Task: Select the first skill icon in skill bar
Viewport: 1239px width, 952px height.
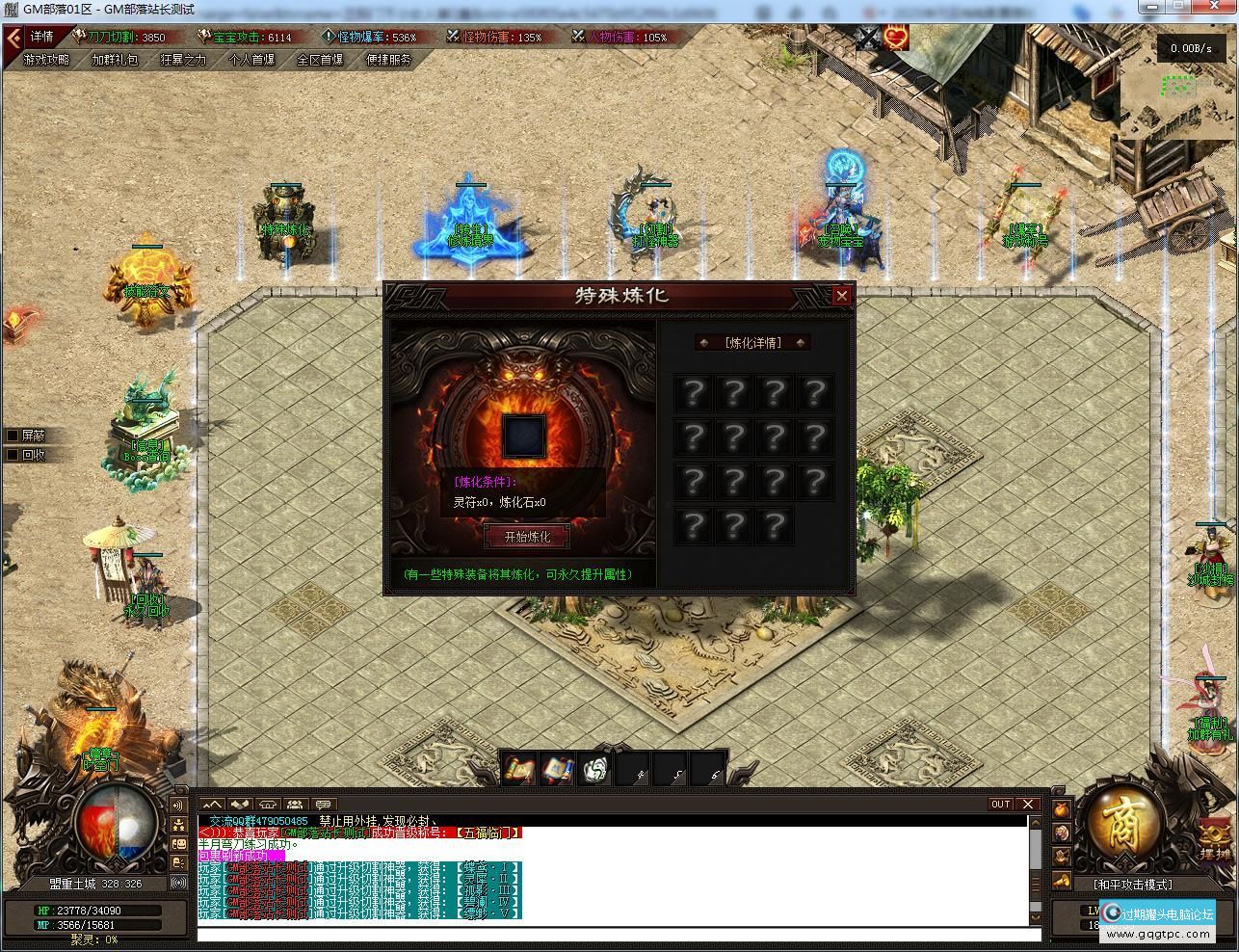Action: point(517,767)
